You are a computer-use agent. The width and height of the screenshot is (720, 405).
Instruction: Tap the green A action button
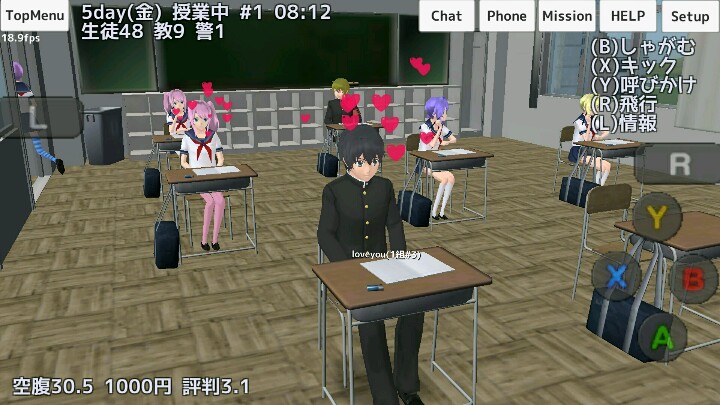tap(661, 336)
